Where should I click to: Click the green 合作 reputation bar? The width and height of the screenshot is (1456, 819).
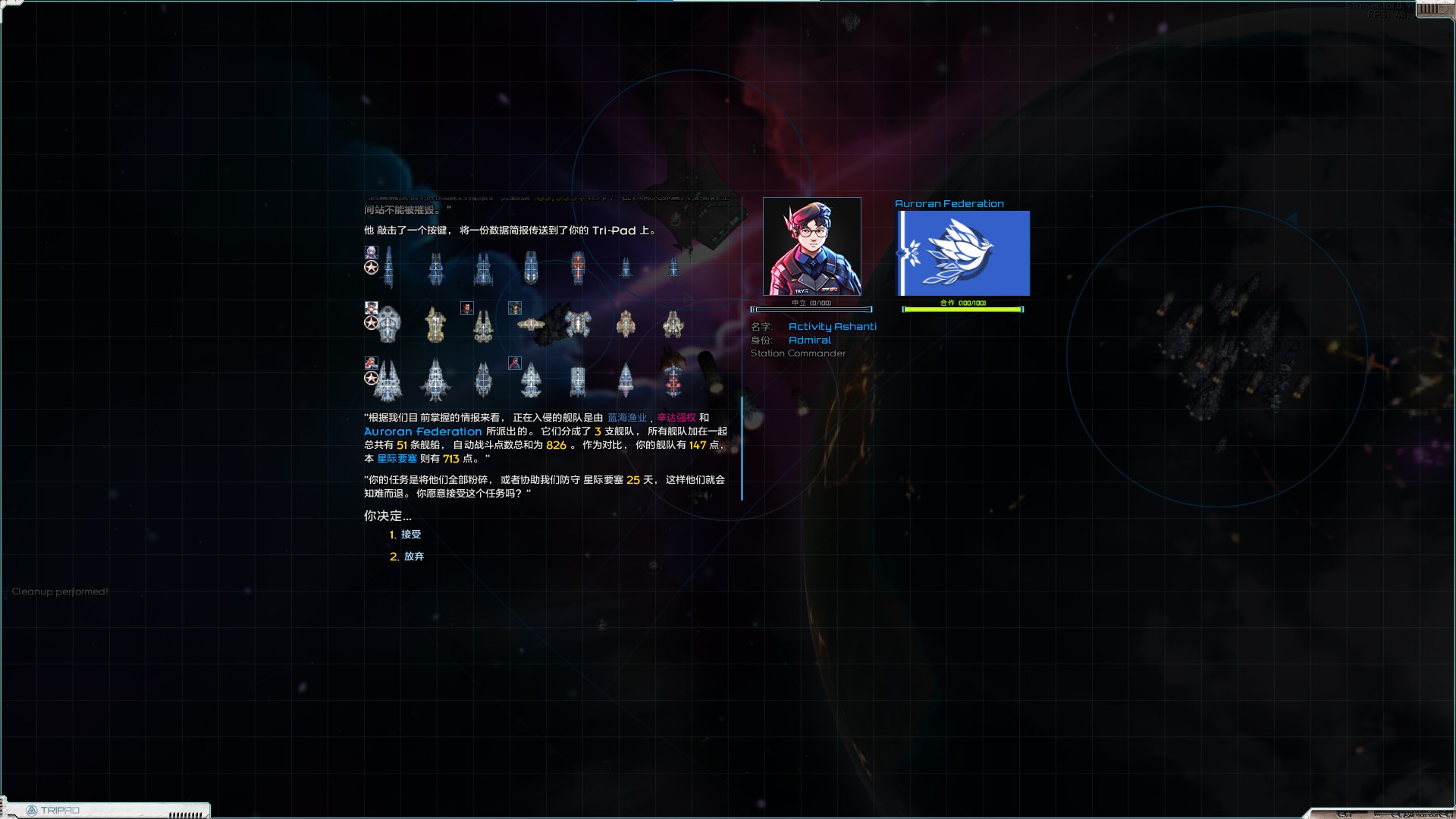962,309
